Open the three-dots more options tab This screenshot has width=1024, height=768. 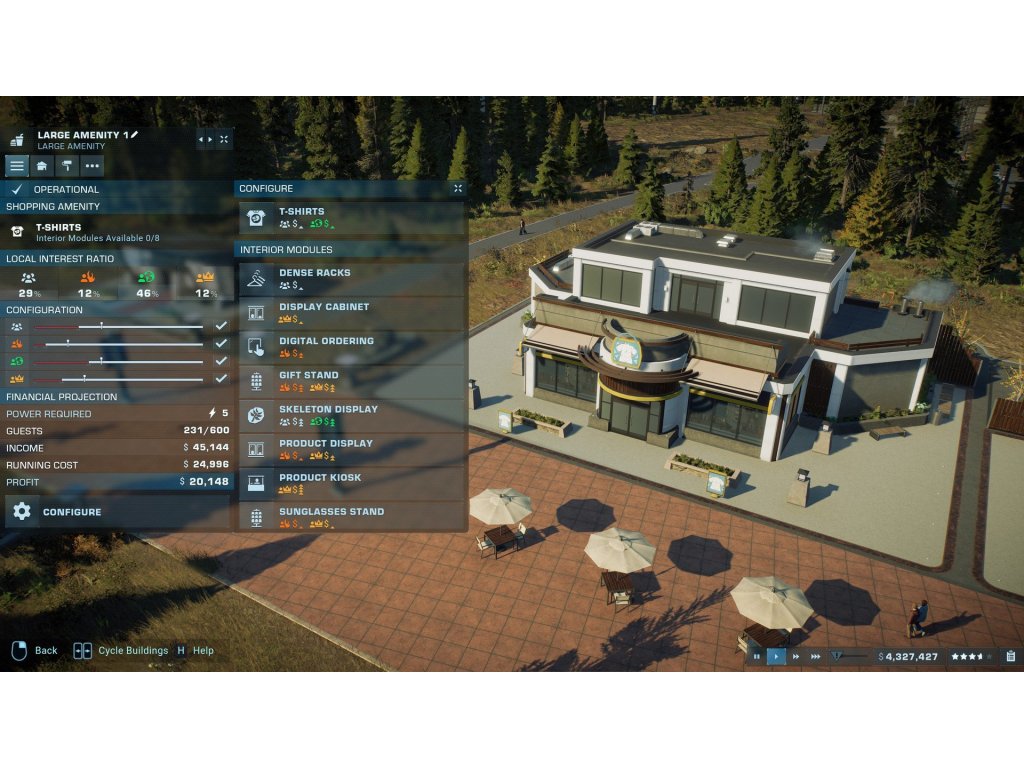coord(92,166)
